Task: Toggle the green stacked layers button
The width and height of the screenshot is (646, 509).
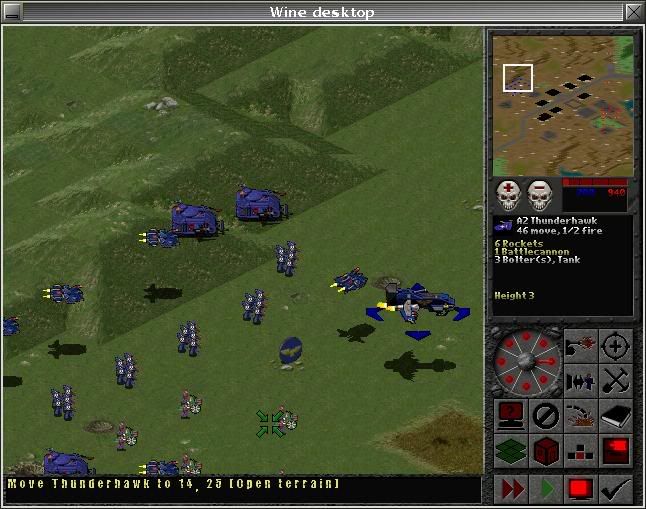Action: [x=510, y=450]
